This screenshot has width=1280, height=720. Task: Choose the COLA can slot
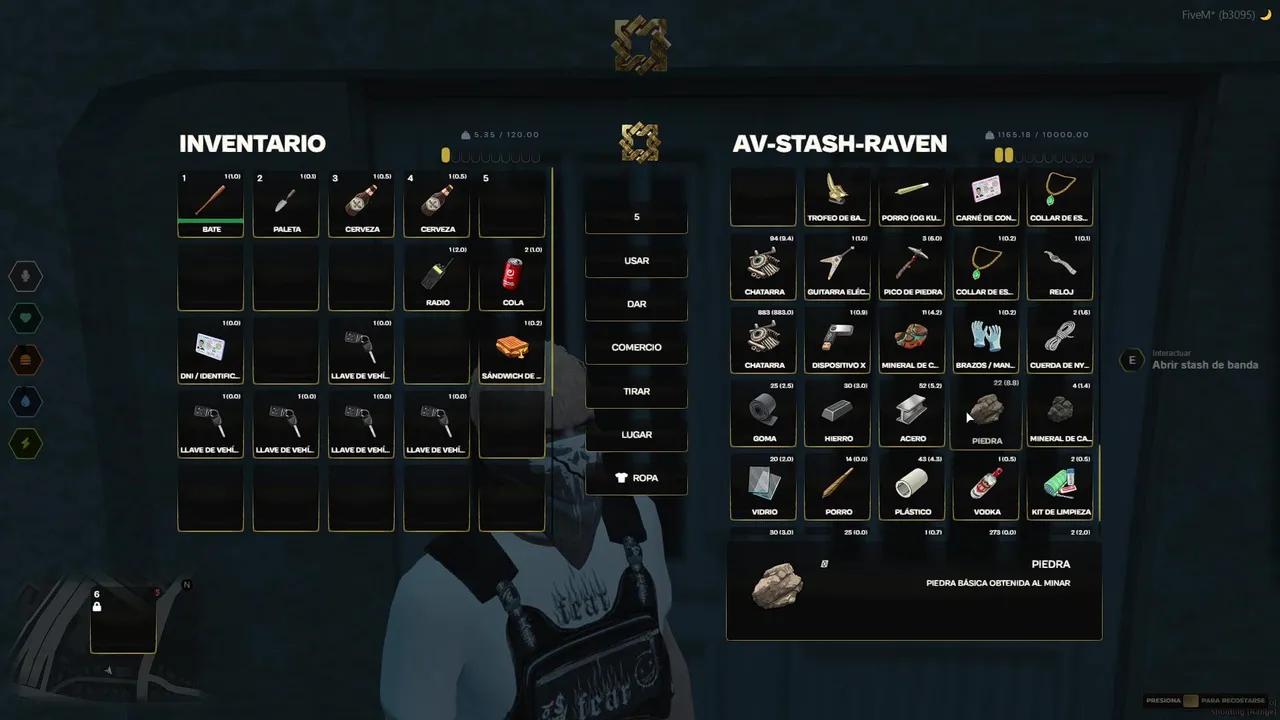[512, 277]
